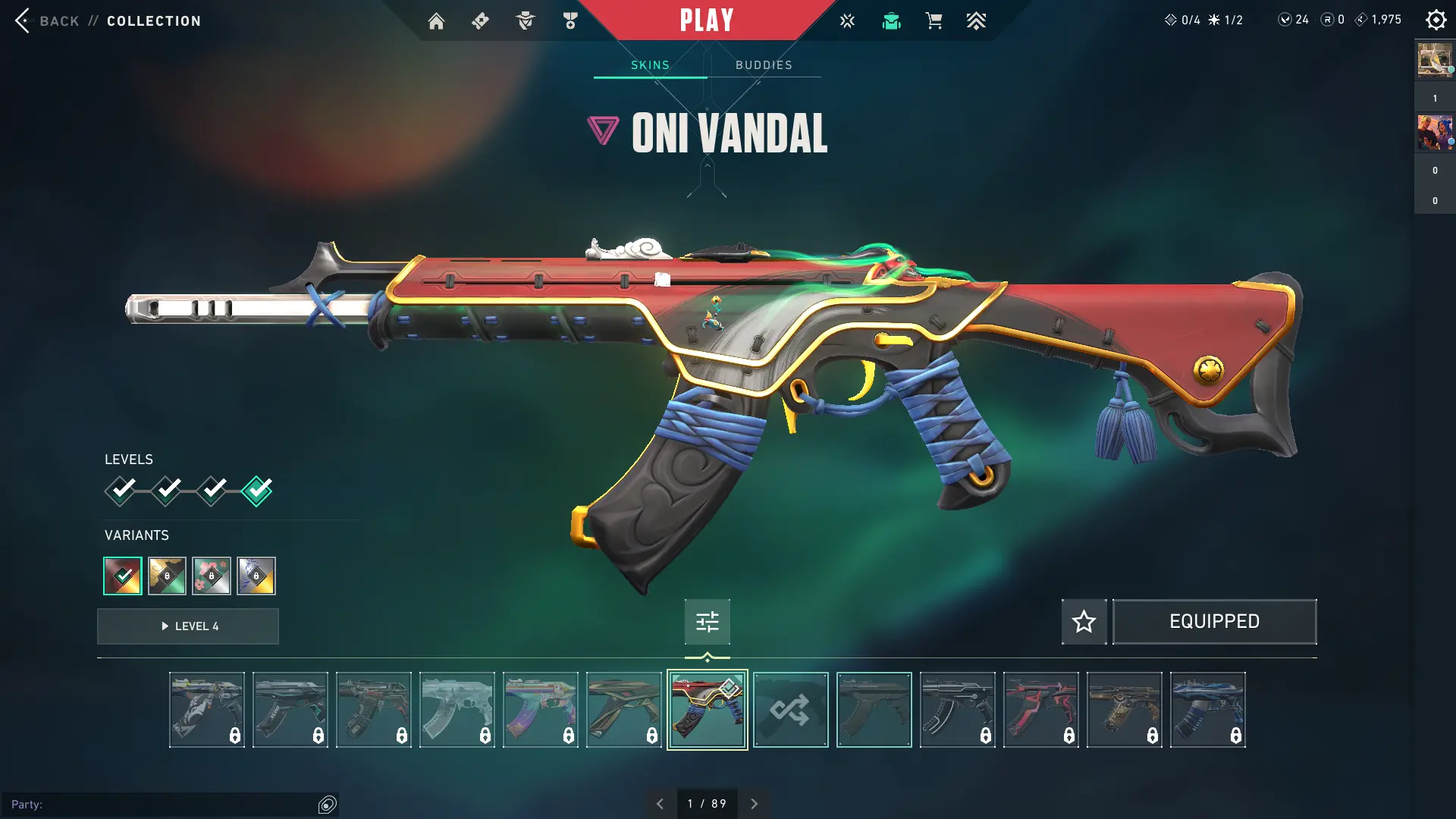Open the store shopping cart icon
Viewport: 1456px width, 819px height.
[x=934, y=21]
